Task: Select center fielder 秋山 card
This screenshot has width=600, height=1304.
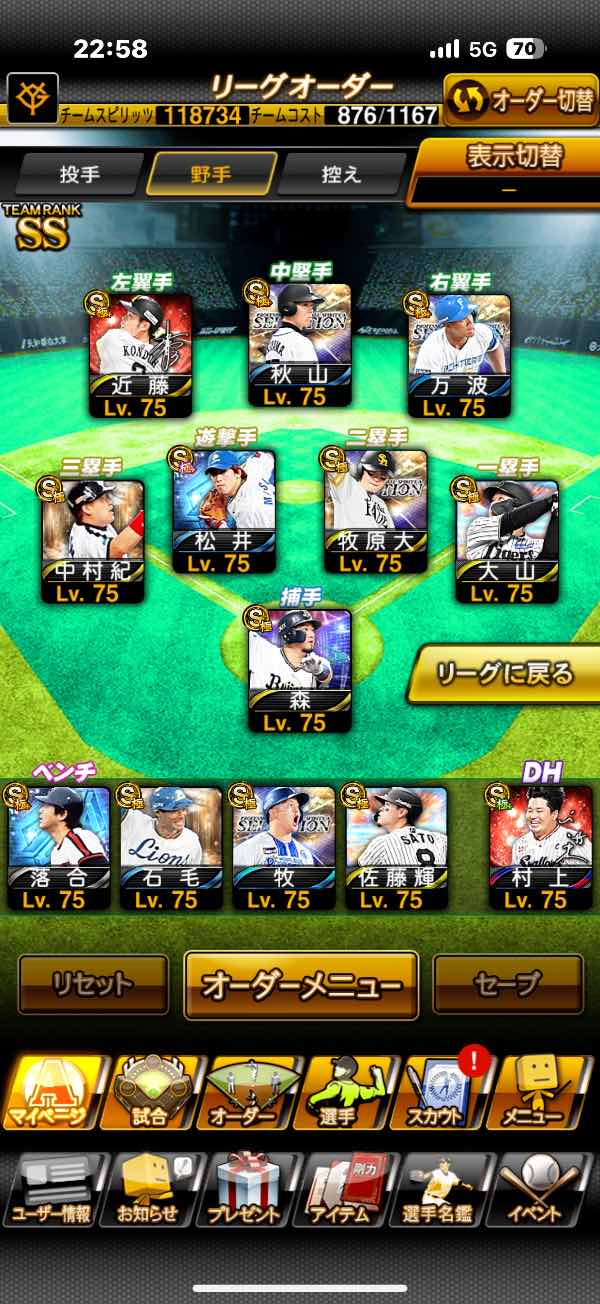Action: pos(300,345)
